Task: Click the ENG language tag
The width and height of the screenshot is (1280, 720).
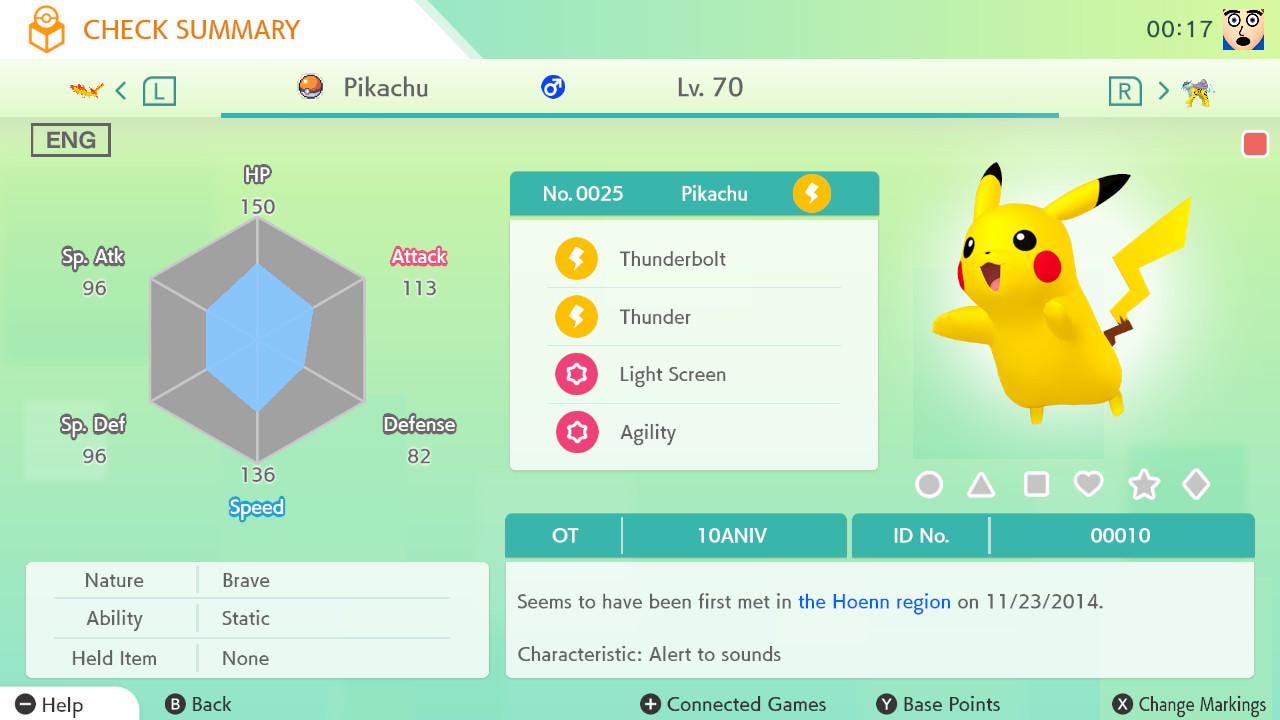Action: (x=71, y=140)
